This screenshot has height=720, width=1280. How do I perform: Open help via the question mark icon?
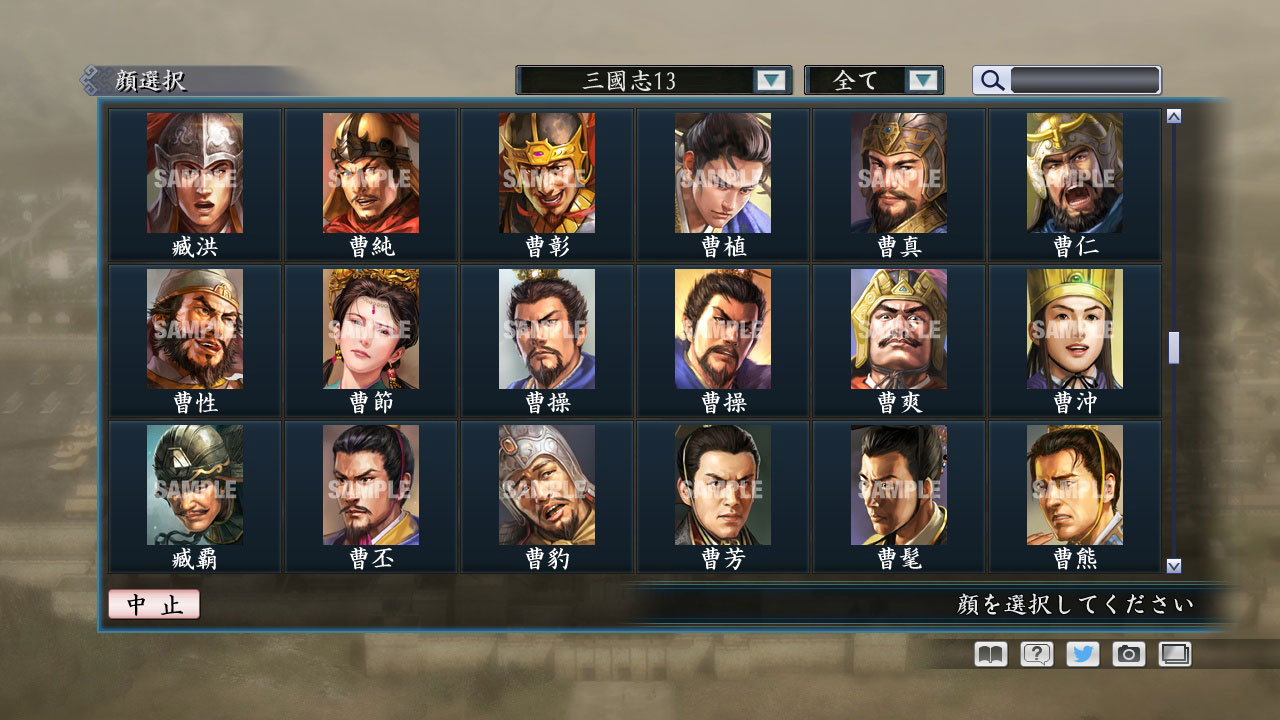pos(1035,654)
